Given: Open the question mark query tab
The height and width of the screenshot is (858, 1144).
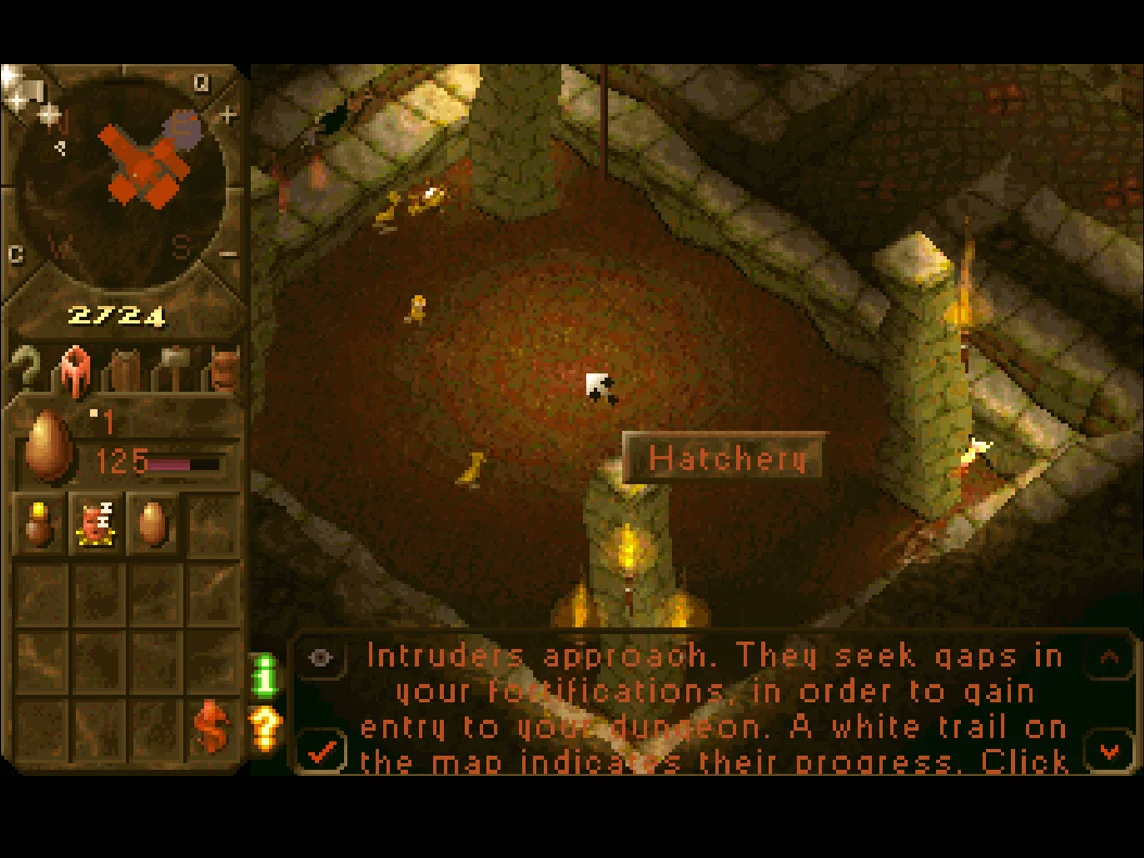Looking at the screenshot, I should [27, 370].
